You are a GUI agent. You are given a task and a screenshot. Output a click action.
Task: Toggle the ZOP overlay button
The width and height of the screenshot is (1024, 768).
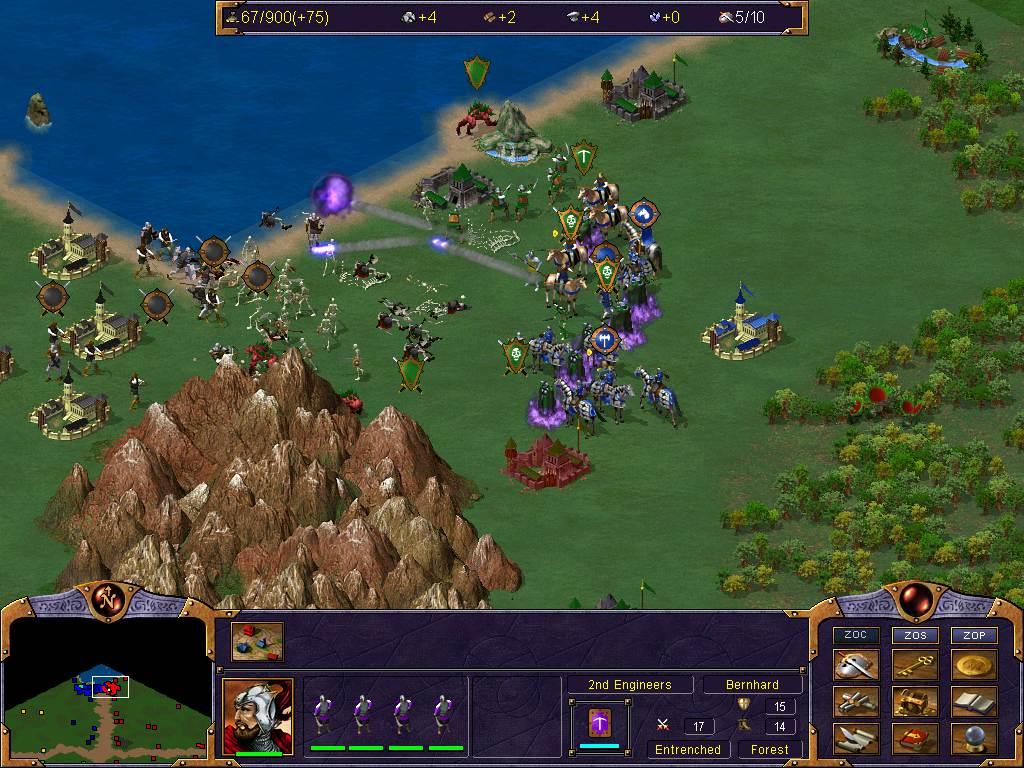(x=973, y=635)
